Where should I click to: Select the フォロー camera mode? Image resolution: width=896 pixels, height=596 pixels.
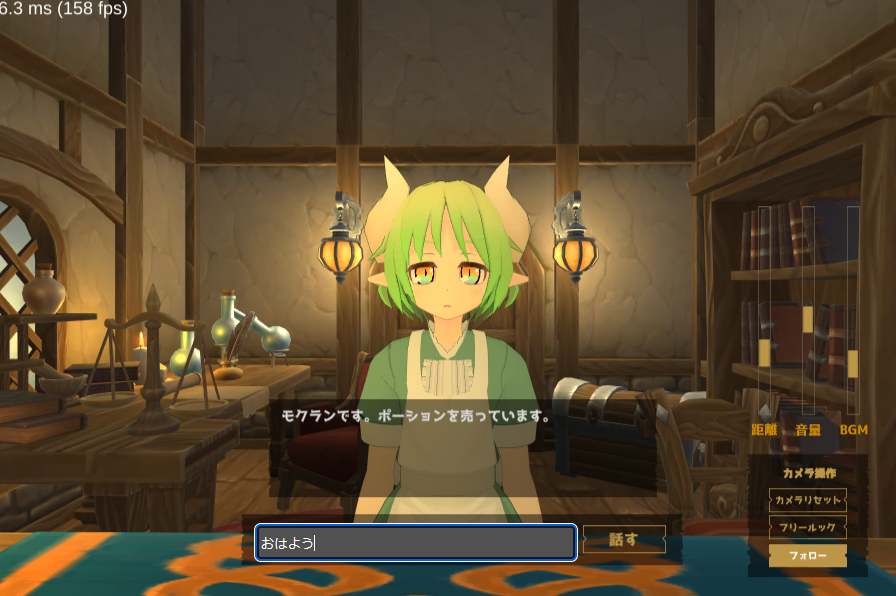coord(808,555)
